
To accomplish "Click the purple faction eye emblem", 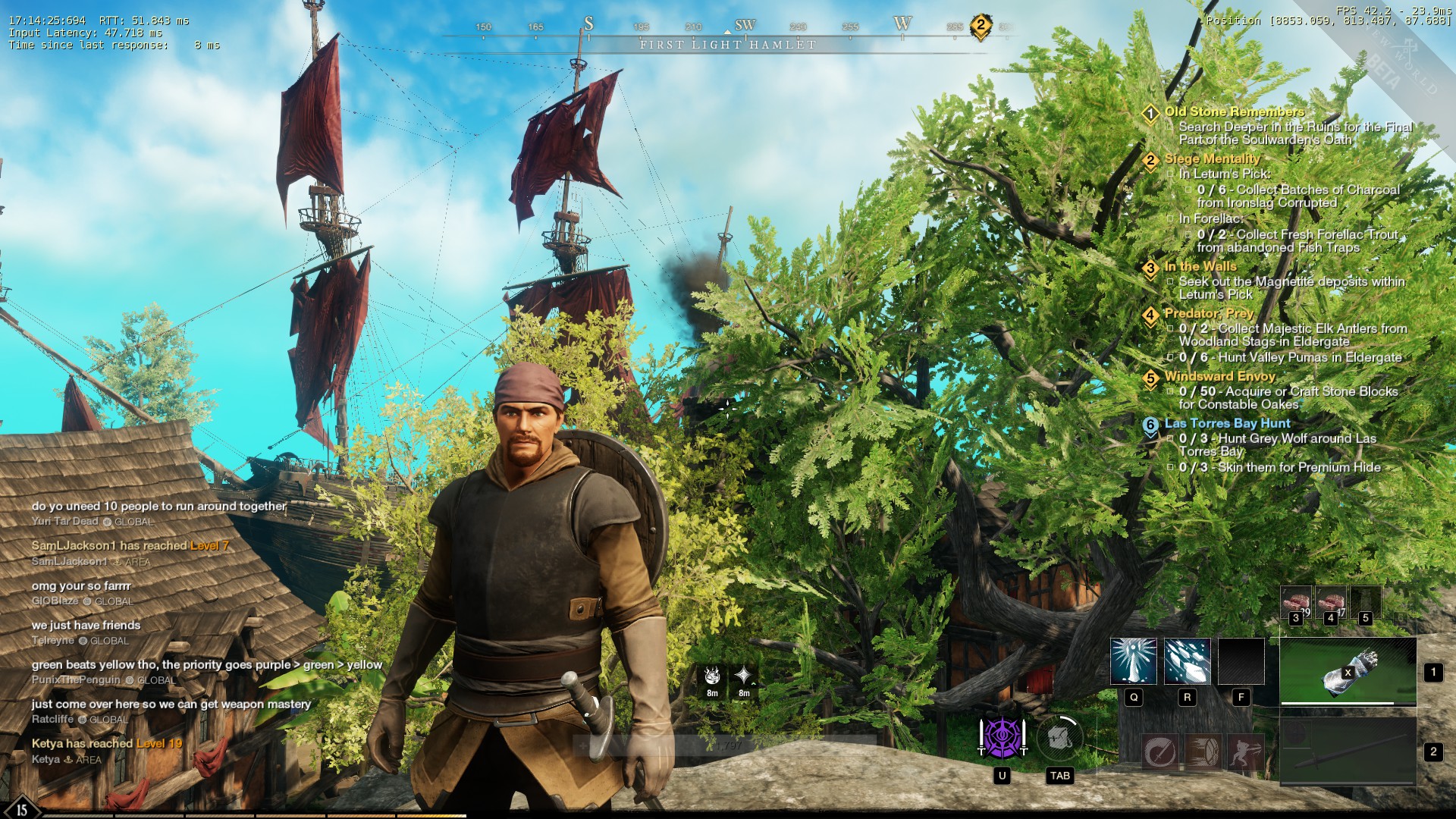I will click(1002, 737).
